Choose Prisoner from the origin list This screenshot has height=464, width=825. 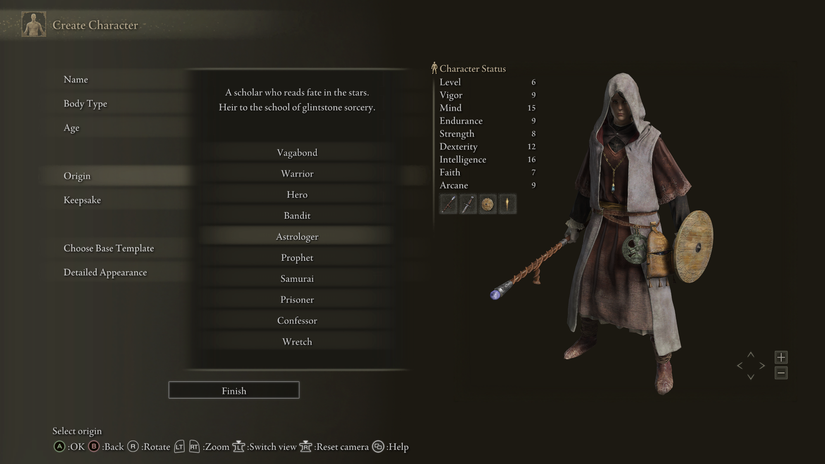(297, 300)
